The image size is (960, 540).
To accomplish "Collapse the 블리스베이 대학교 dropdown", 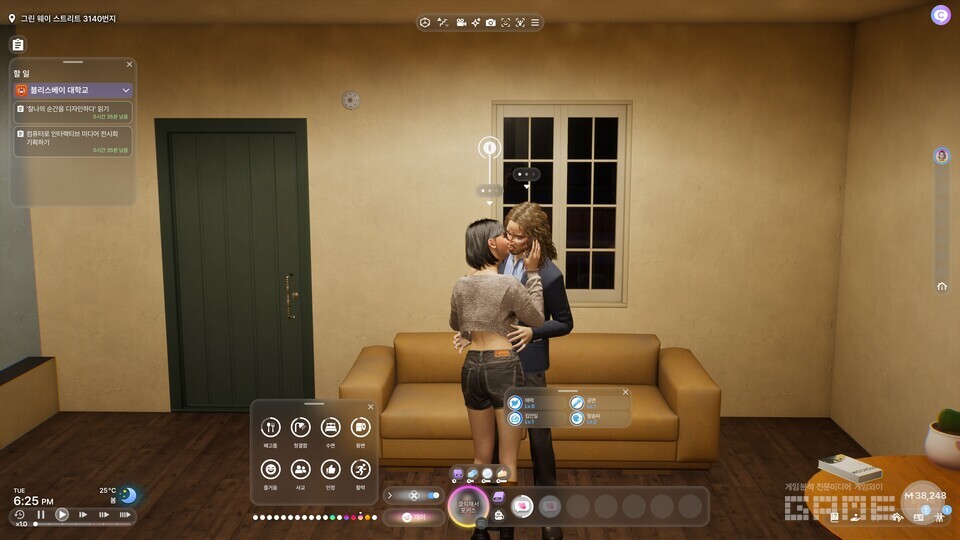I will click(x=126, y=90).
